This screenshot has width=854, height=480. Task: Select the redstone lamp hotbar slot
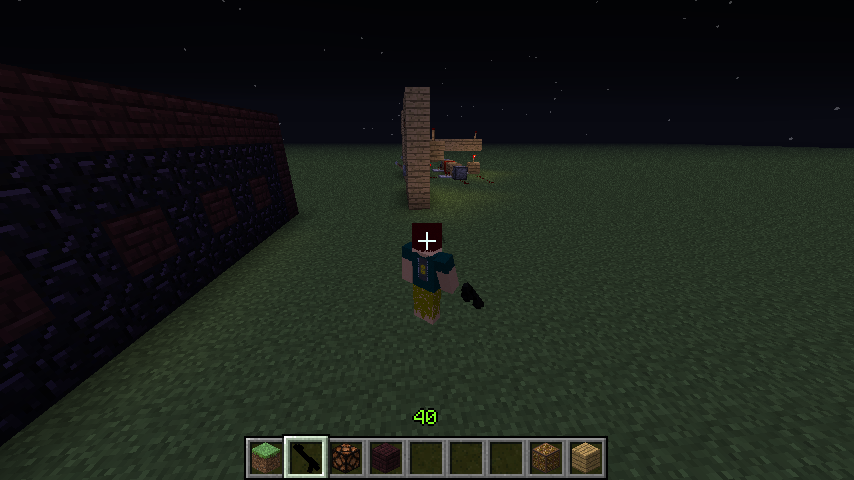(346, 457)
